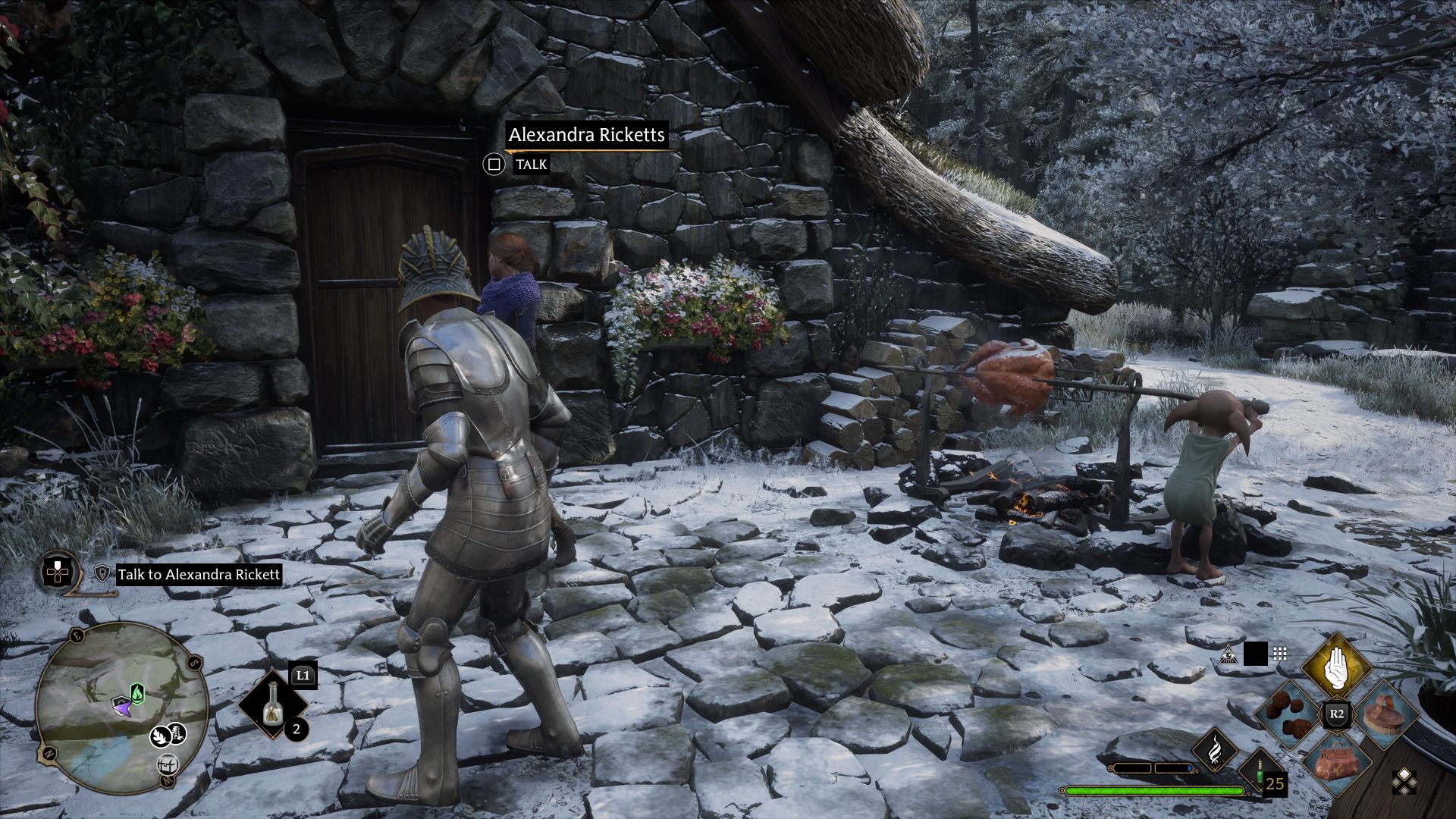Click the eye-in-pyramid Revelio icon
This screenshot has height=819, width=1456.
(x=1227, y=654)
